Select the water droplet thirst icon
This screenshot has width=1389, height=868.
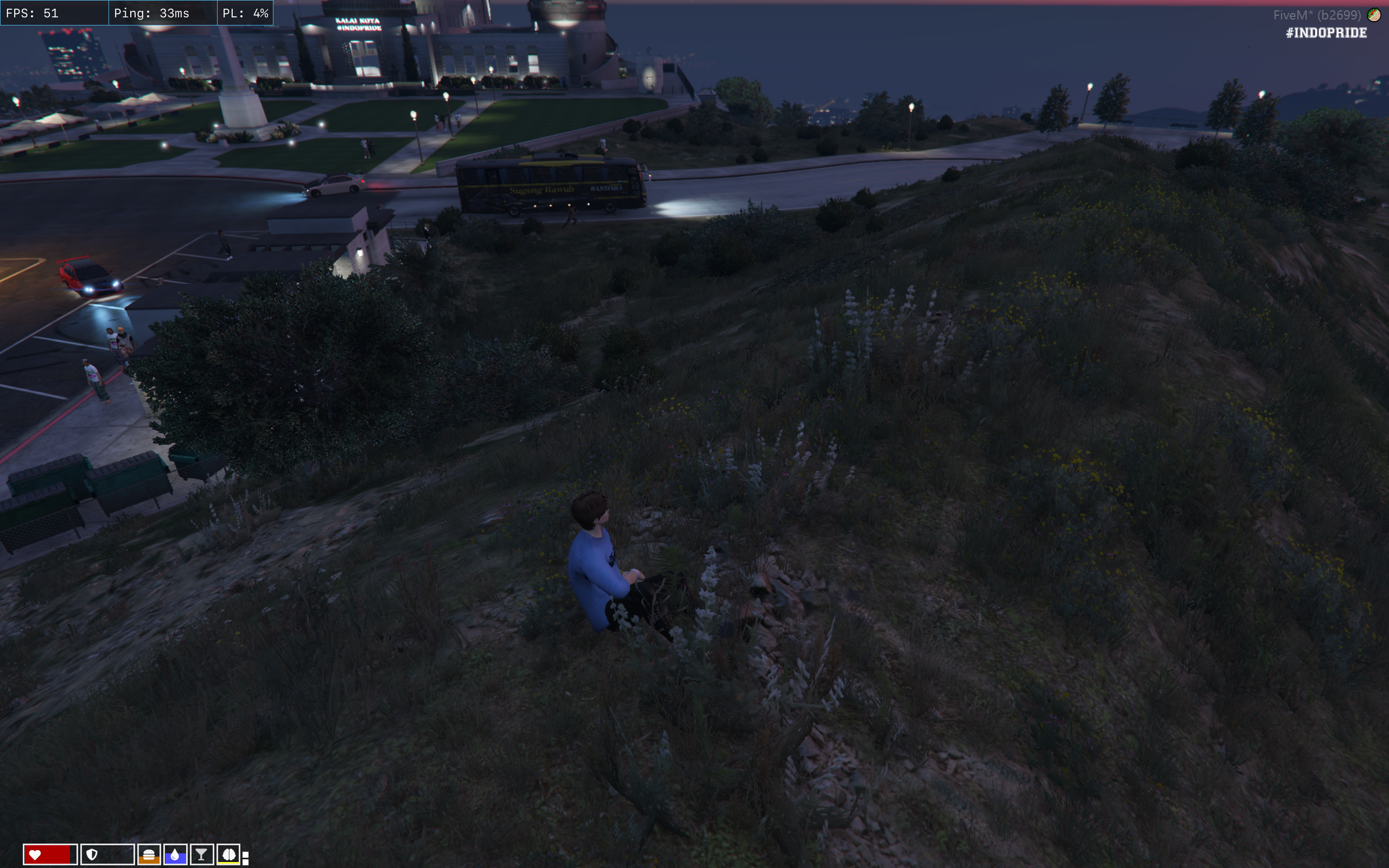[175, 855]
